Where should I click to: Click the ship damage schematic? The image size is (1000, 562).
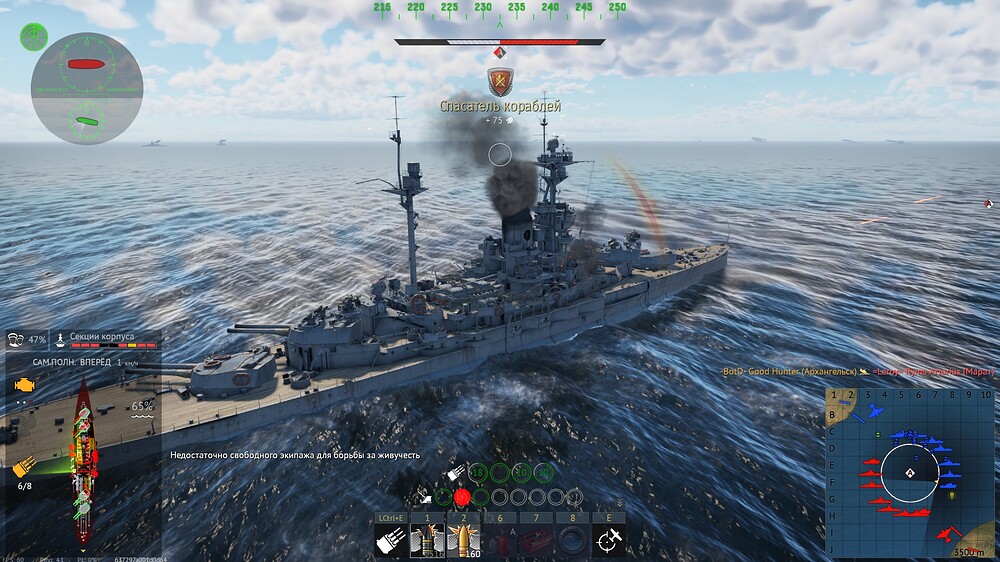[84, 462]
